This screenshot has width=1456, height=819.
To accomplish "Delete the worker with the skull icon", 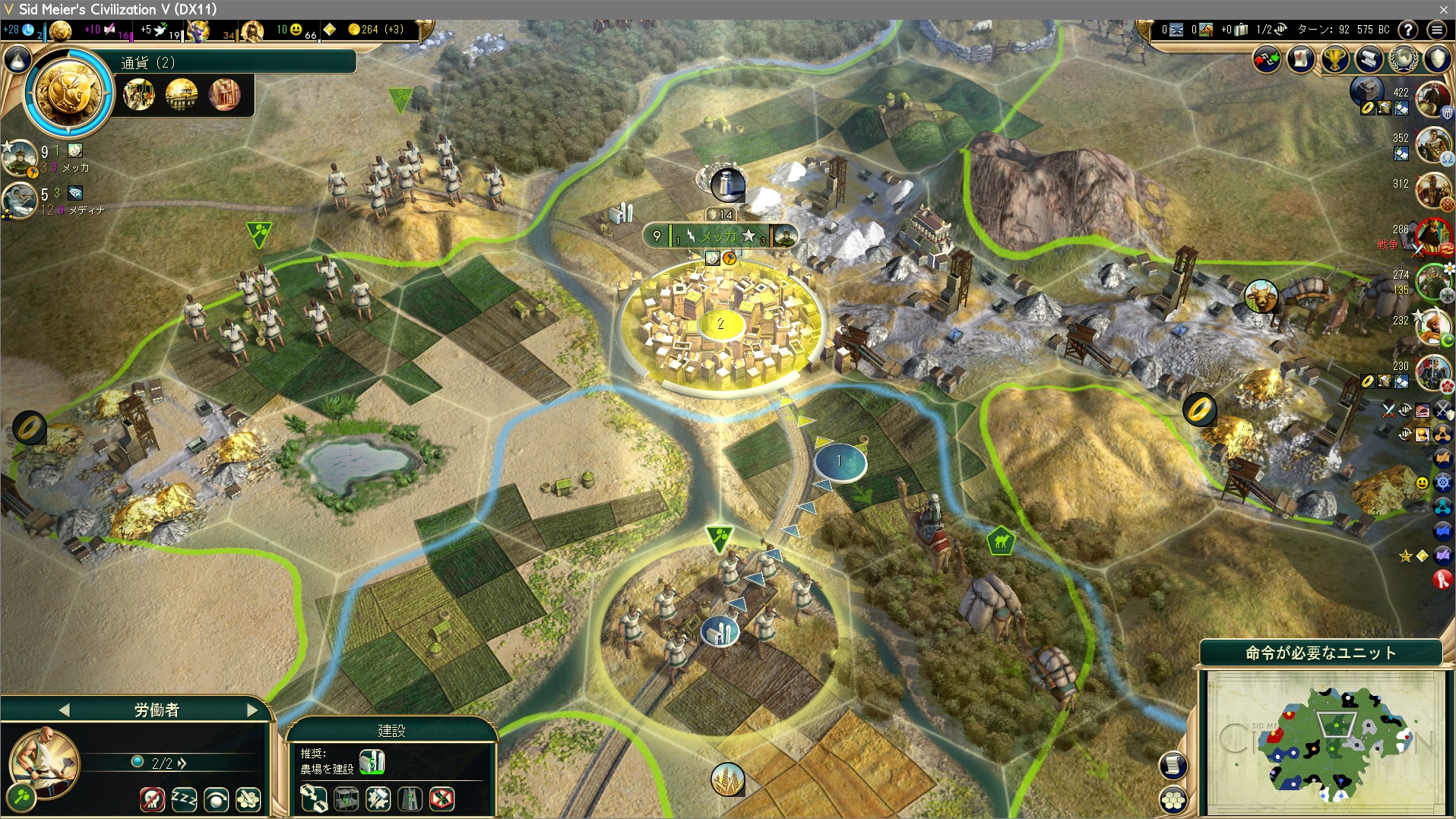I will [x=152, y=798].
